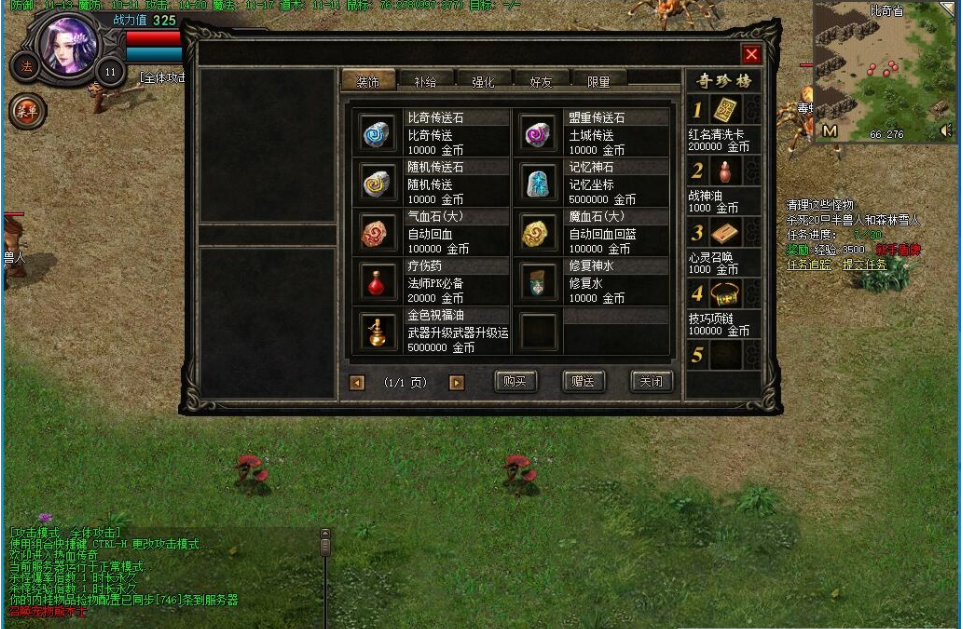Close the shop with the red X
963x629 pixels.
tap(752, 55)
